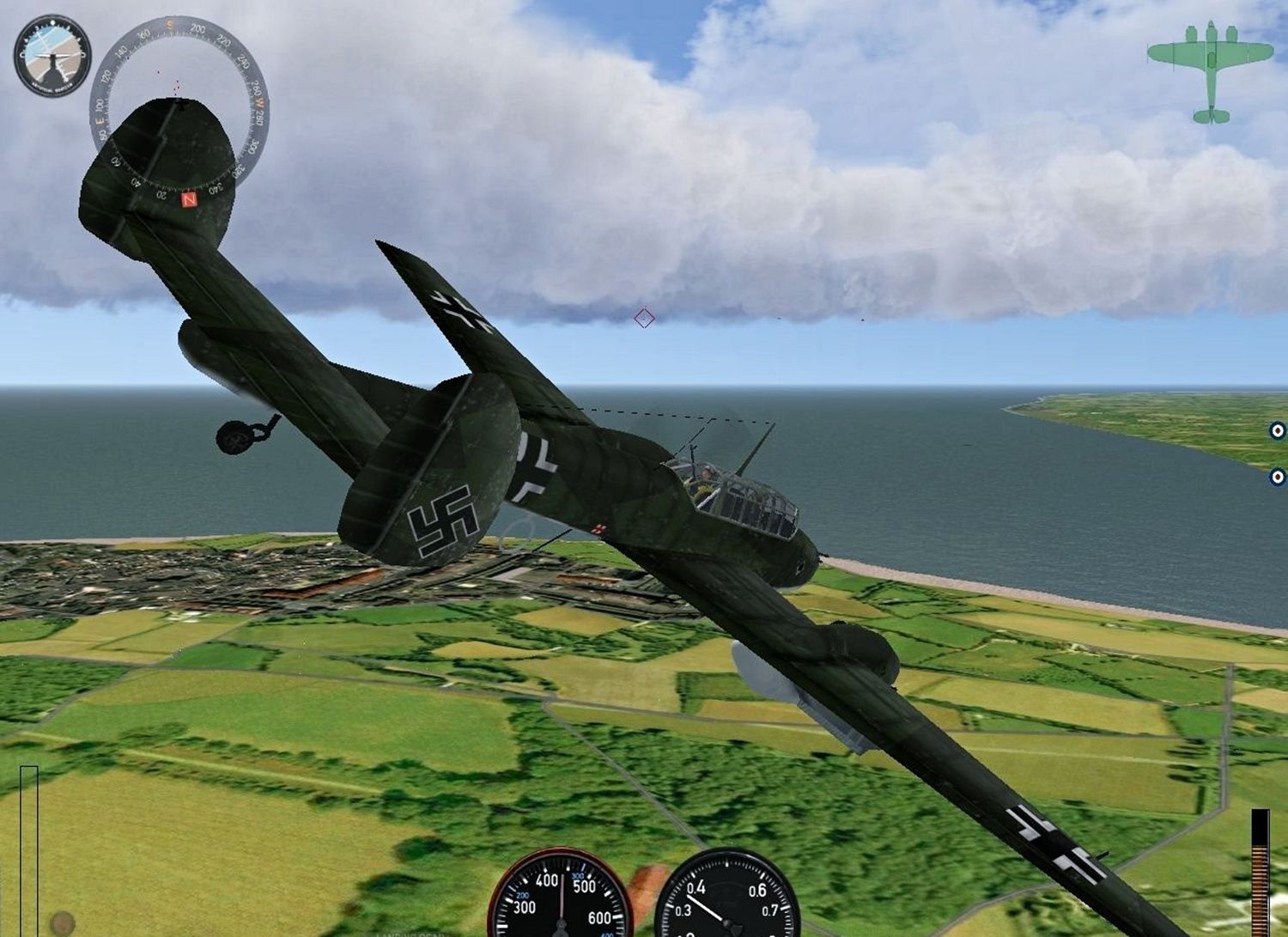Select the upper RAF roundel target marker
Viewport: 1288px width, 937px height.
(x=1278, y=431)
